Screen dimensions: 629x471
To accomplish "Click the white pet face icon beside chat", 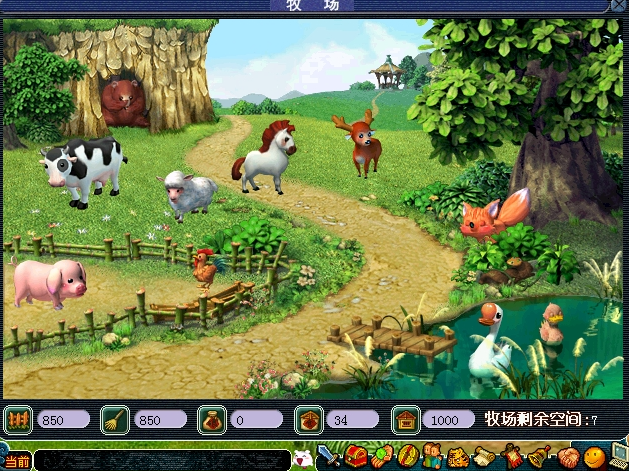I will tap(301, 460).
